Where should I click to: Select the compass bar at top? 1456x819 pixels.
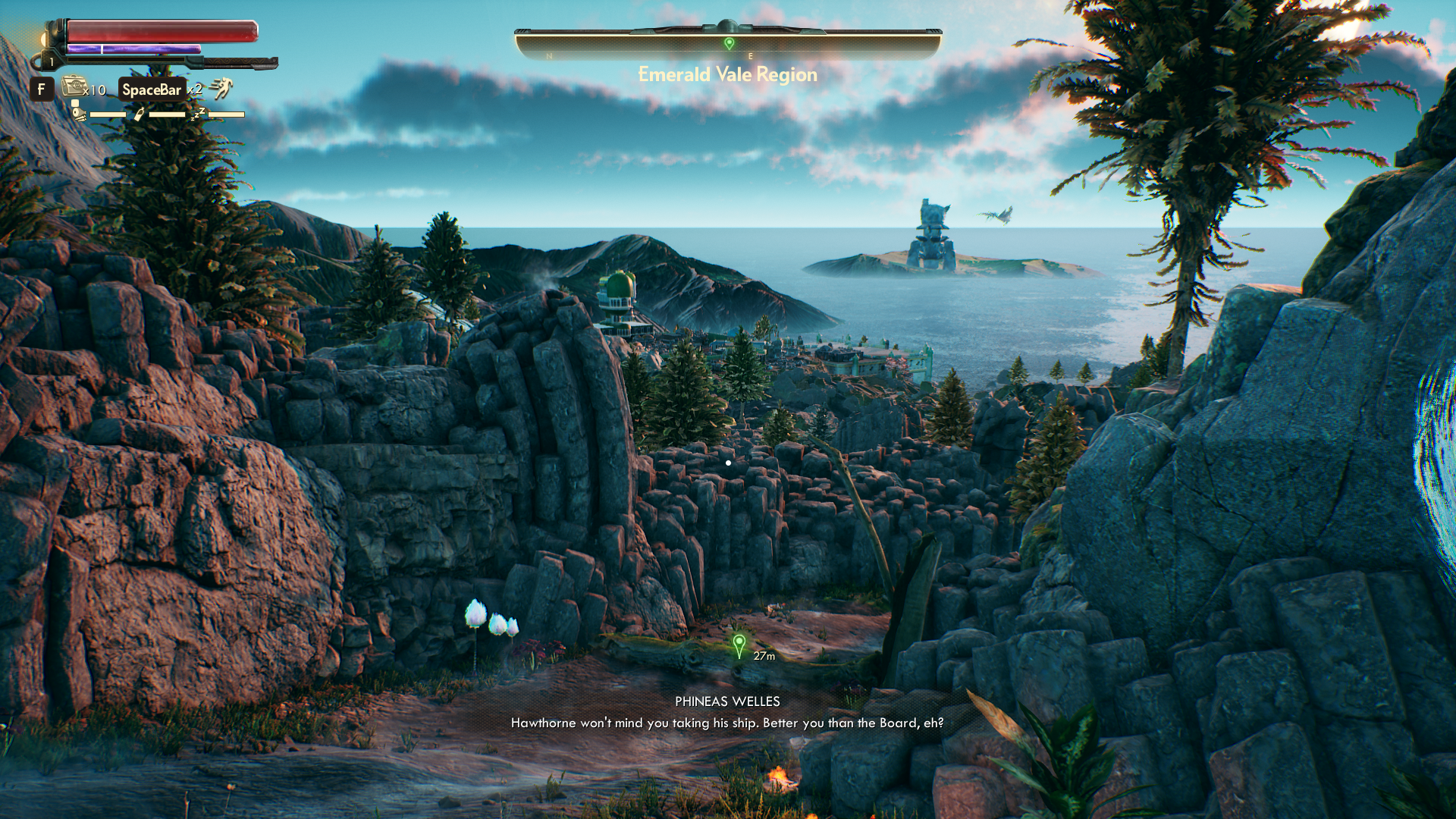point(728,44)
